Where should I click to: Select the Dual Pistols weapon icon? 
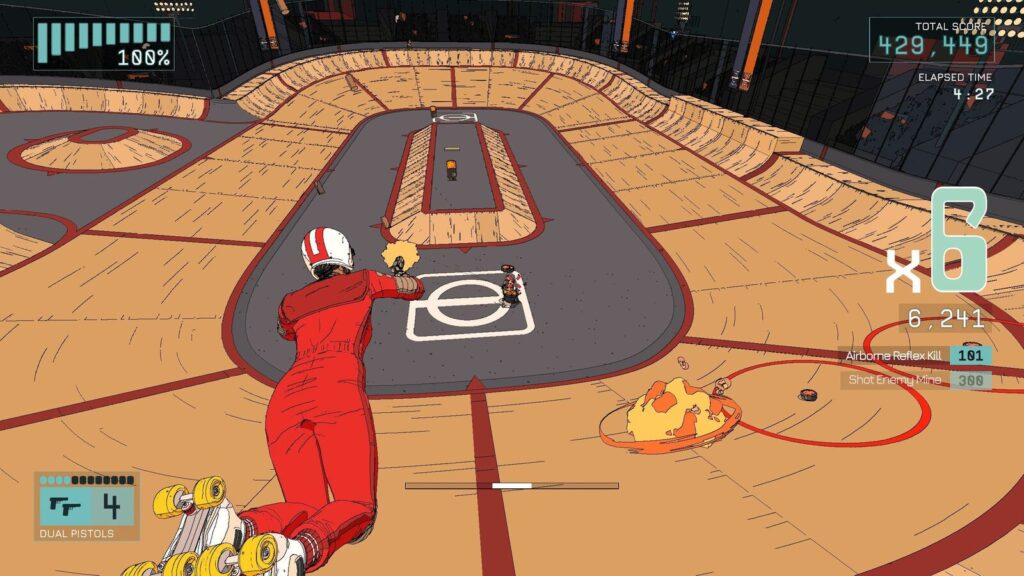tap(66, 506)
